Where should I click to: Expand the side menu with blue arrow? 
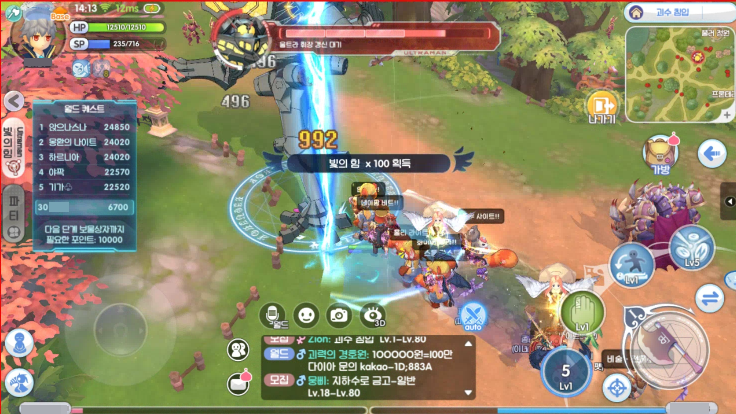(x=712, y=154)
